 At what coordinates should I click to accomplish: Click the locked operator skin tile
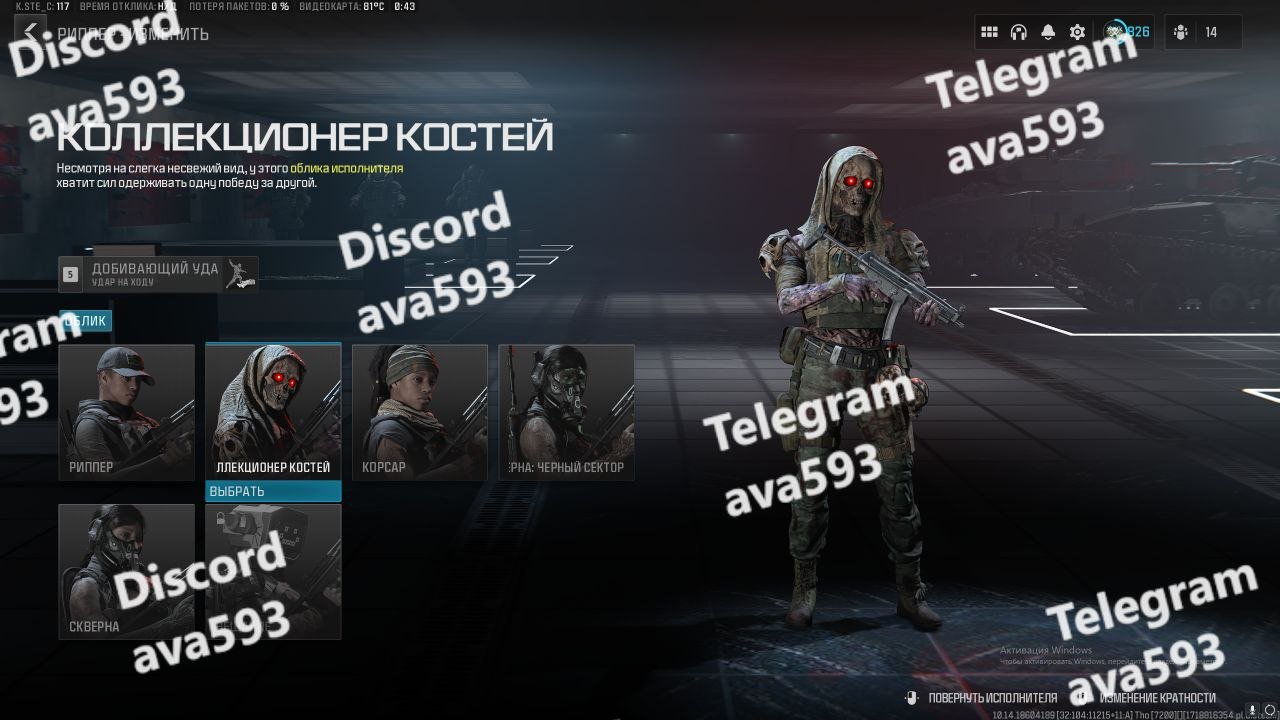[273, 571]
